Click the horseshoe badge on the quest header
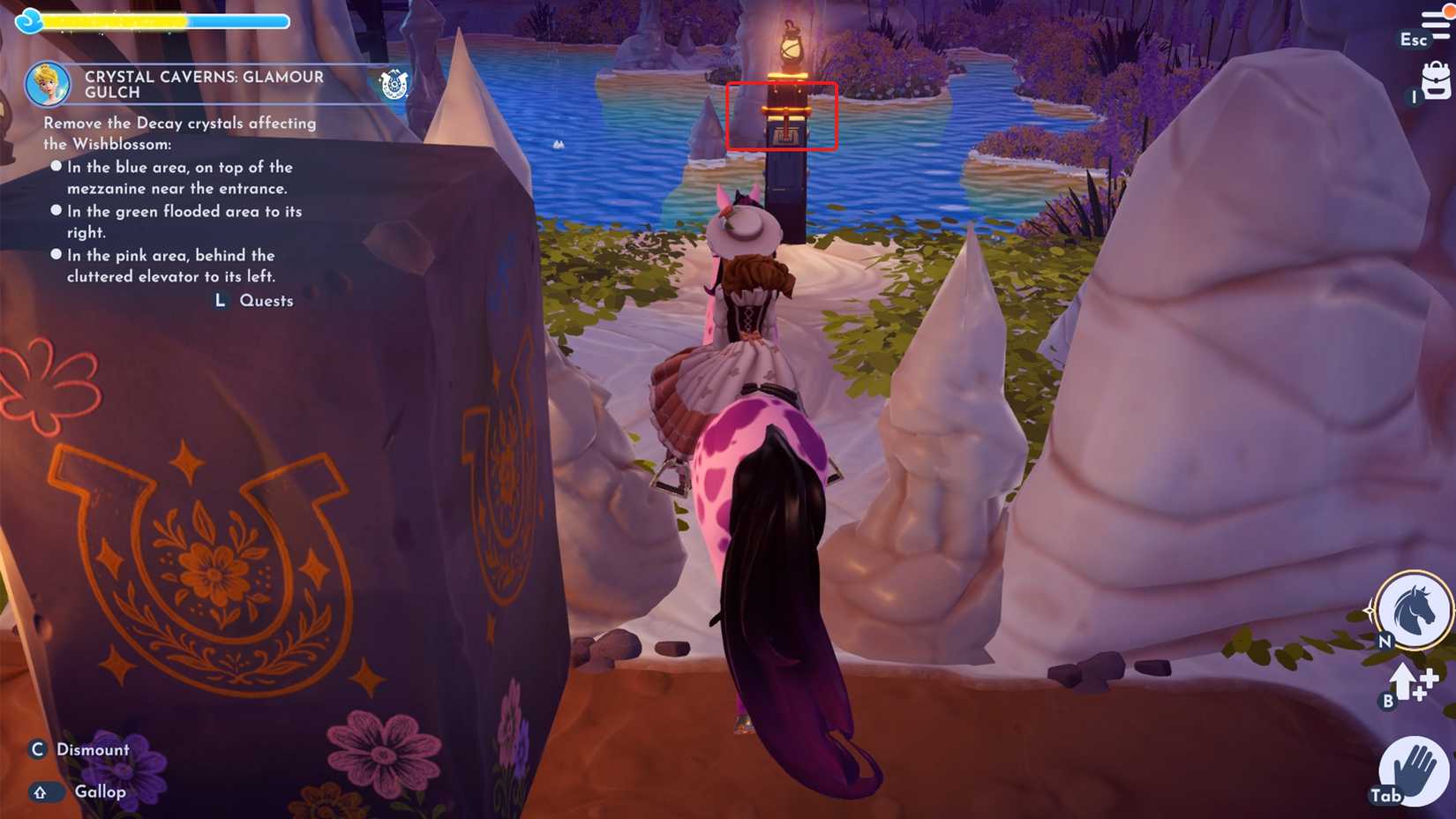The width and height of the screenshot is (1456, 819). [394, 84]
